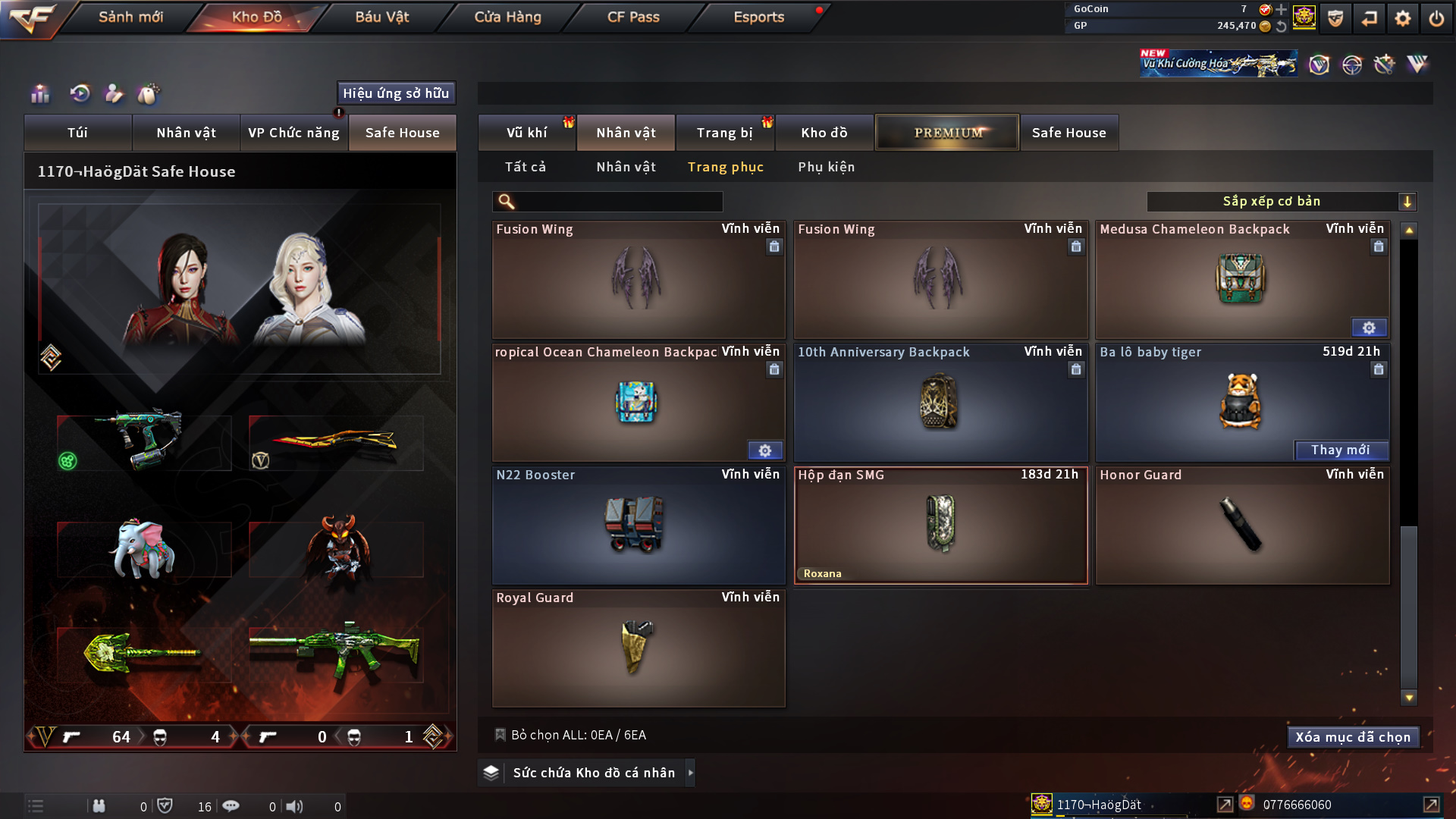Go to the Sảnh mới lobby
1456x819 pixels.
point(130,17)
